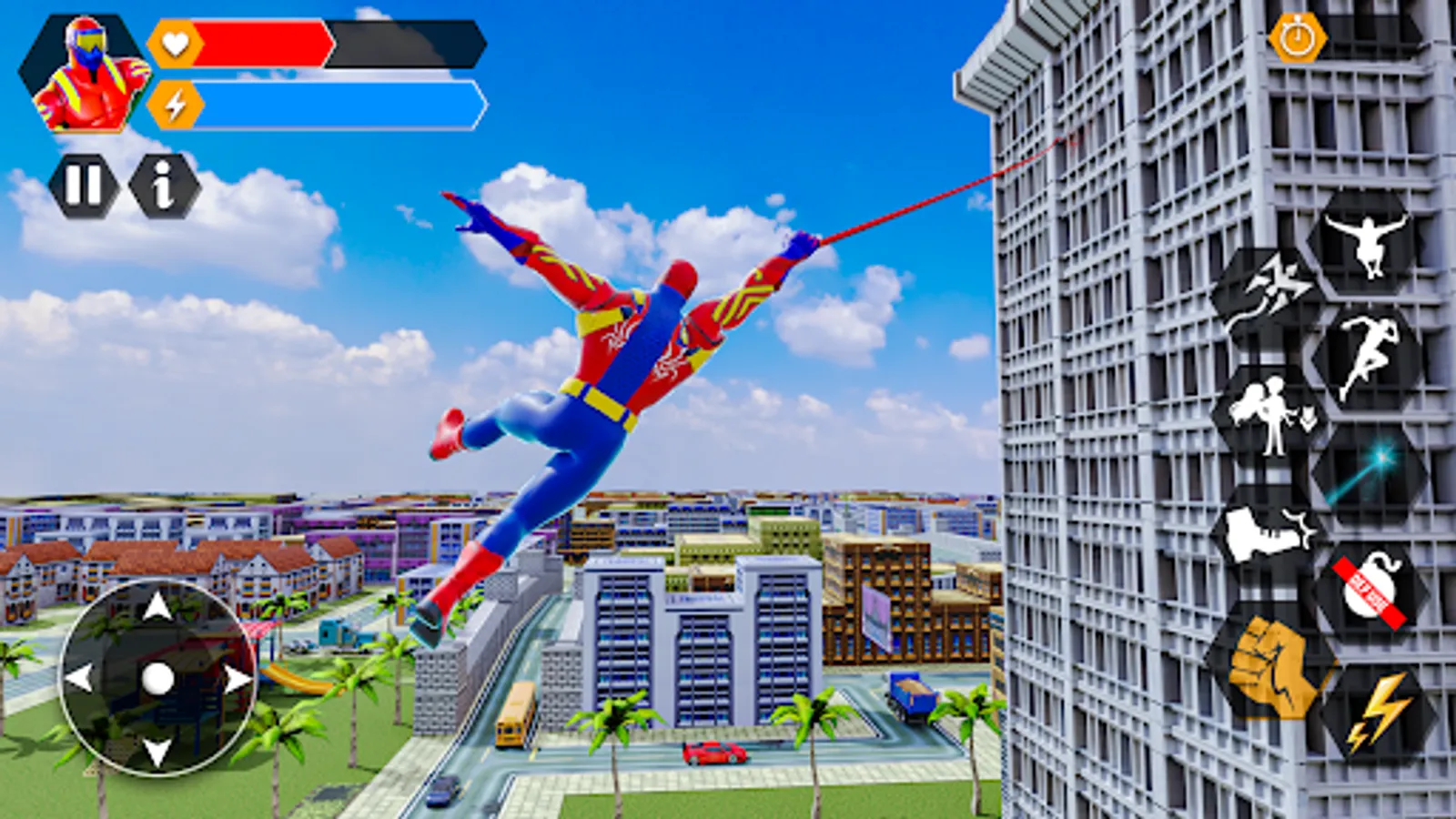Image resolution: width=1456 pixels, height=819 pixels.
Task: Tap the center of the movement joystick
Action: [159, 678]
